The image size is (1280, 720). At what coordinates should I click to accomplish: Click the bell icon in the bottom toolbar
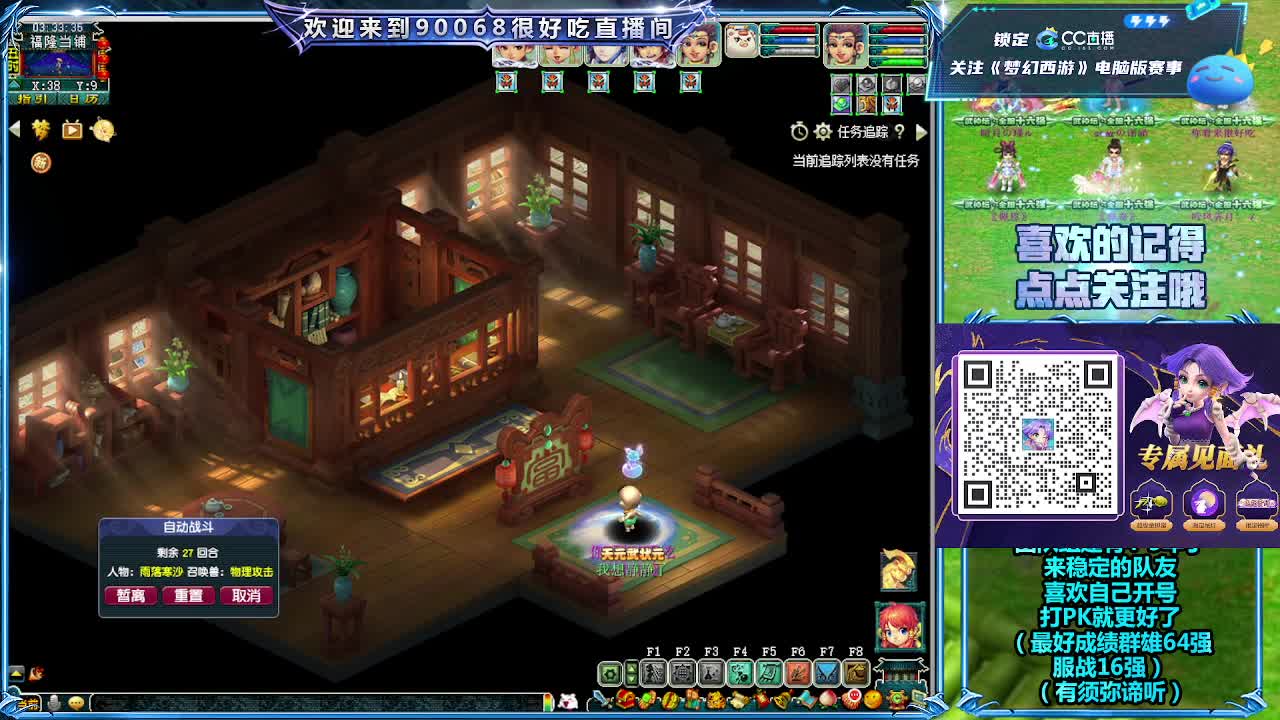pos(782,701)
